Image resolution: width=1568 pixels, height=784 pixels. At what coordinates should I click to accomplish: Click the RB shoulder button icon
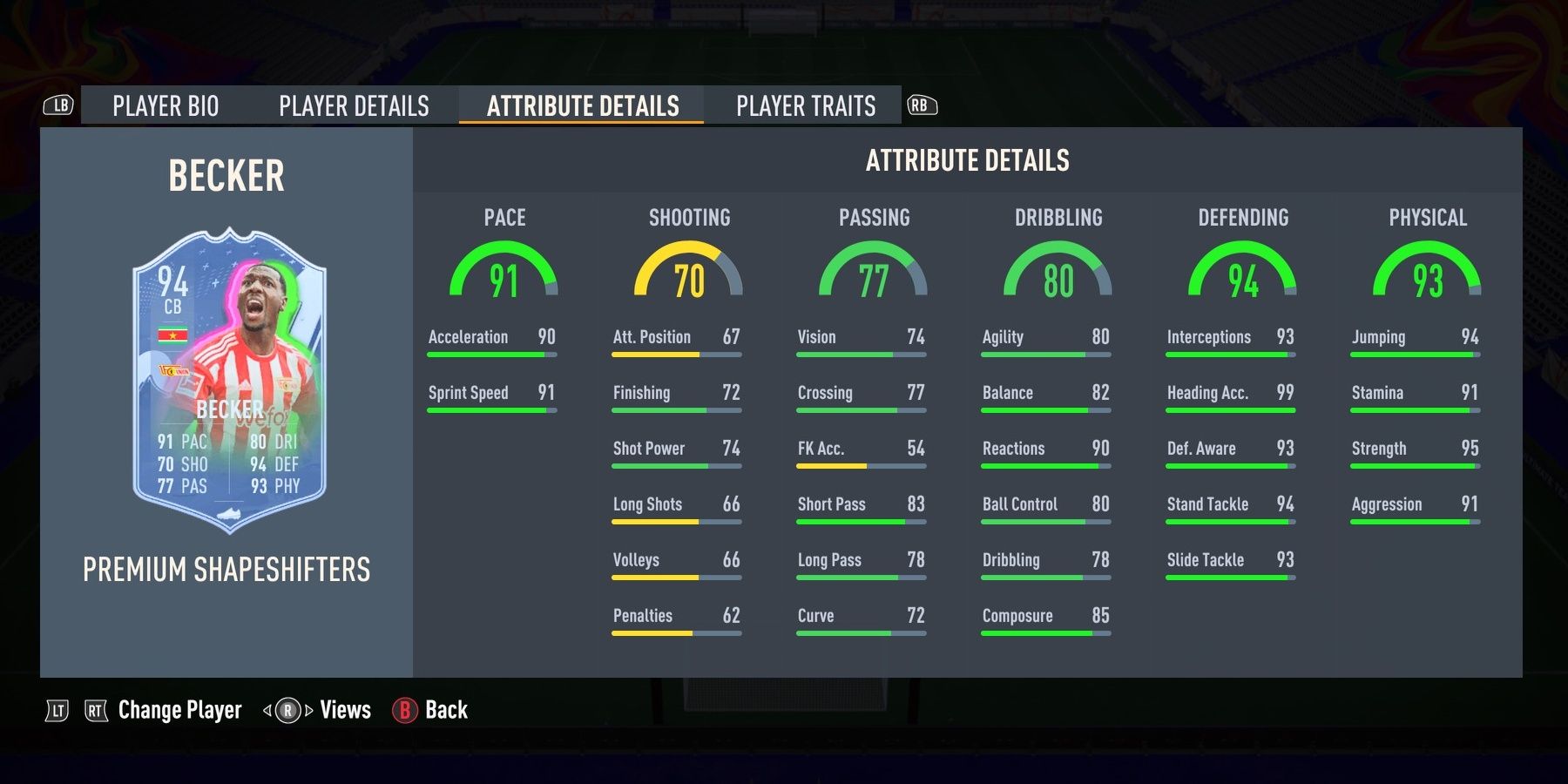click(x=923, y=105)
